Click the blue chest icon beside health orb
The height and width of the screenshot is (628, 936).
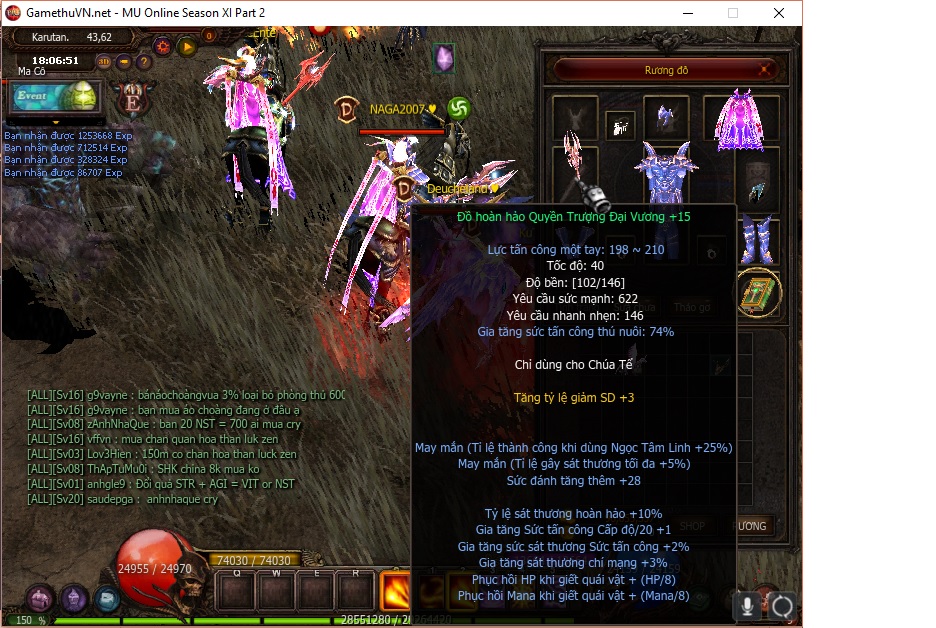[108, 598]
